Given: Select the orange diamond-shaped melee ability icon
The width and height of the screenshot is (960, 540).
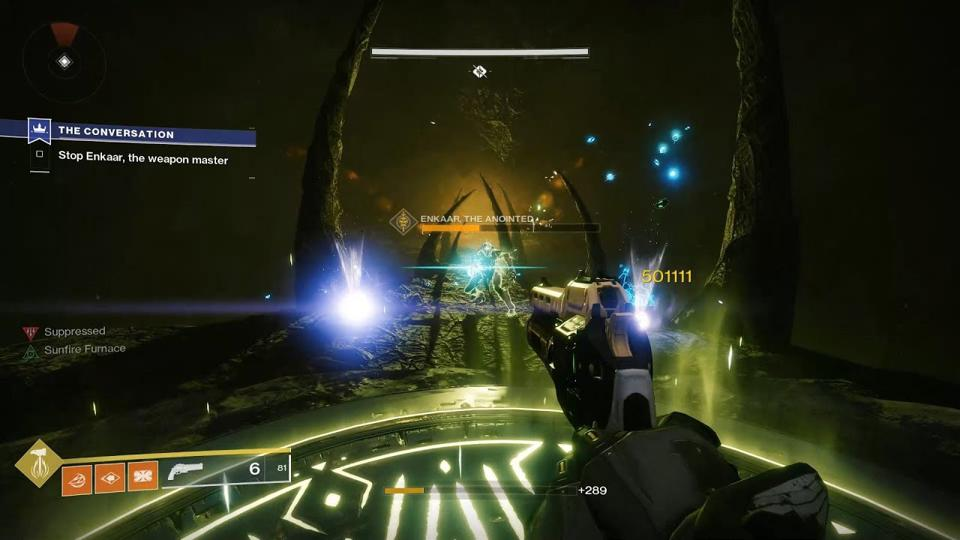Looking at the screenshot, I should pos(110,476).
